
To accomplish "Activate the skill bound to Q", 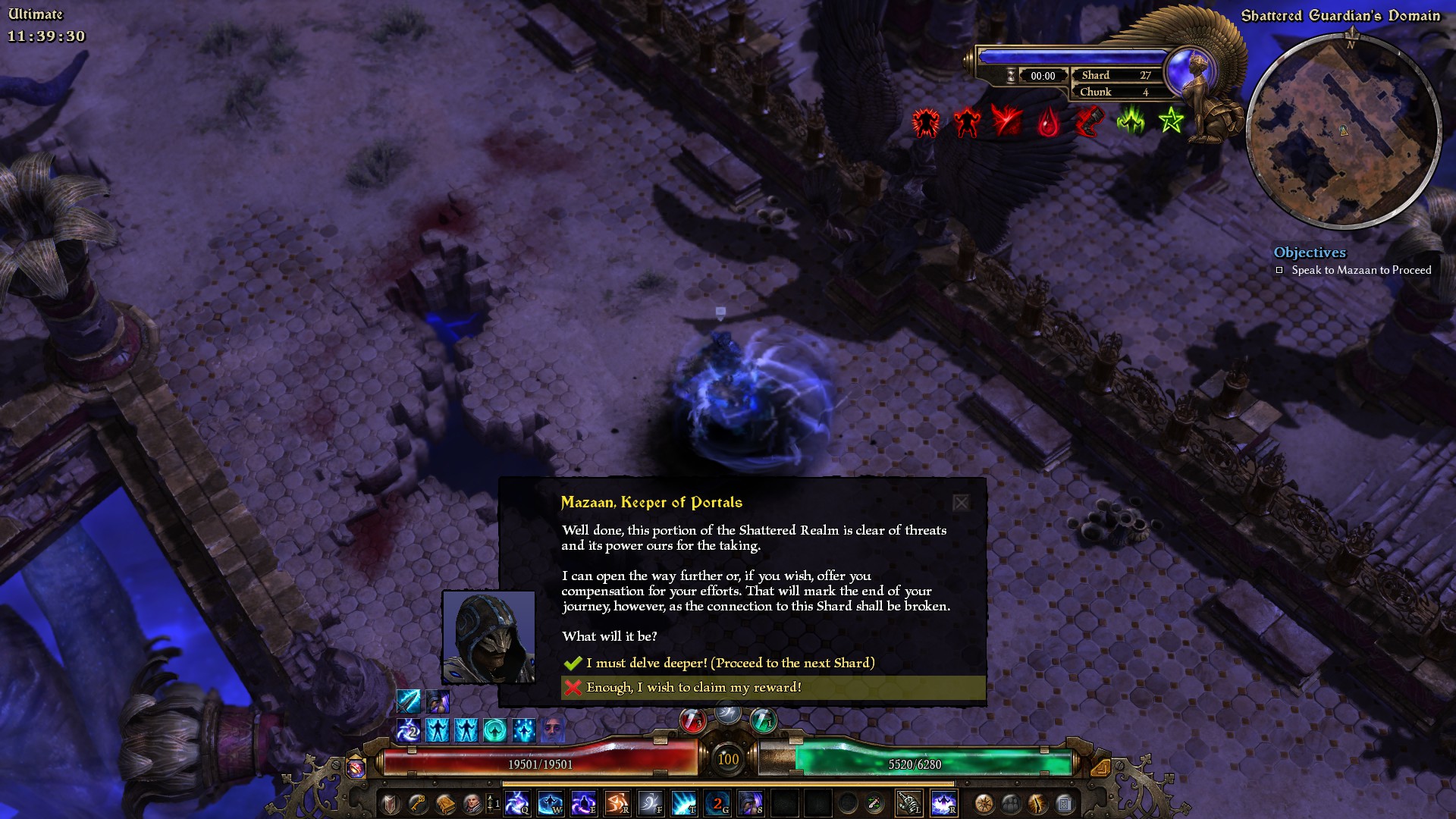I will [x=517, y=803].
